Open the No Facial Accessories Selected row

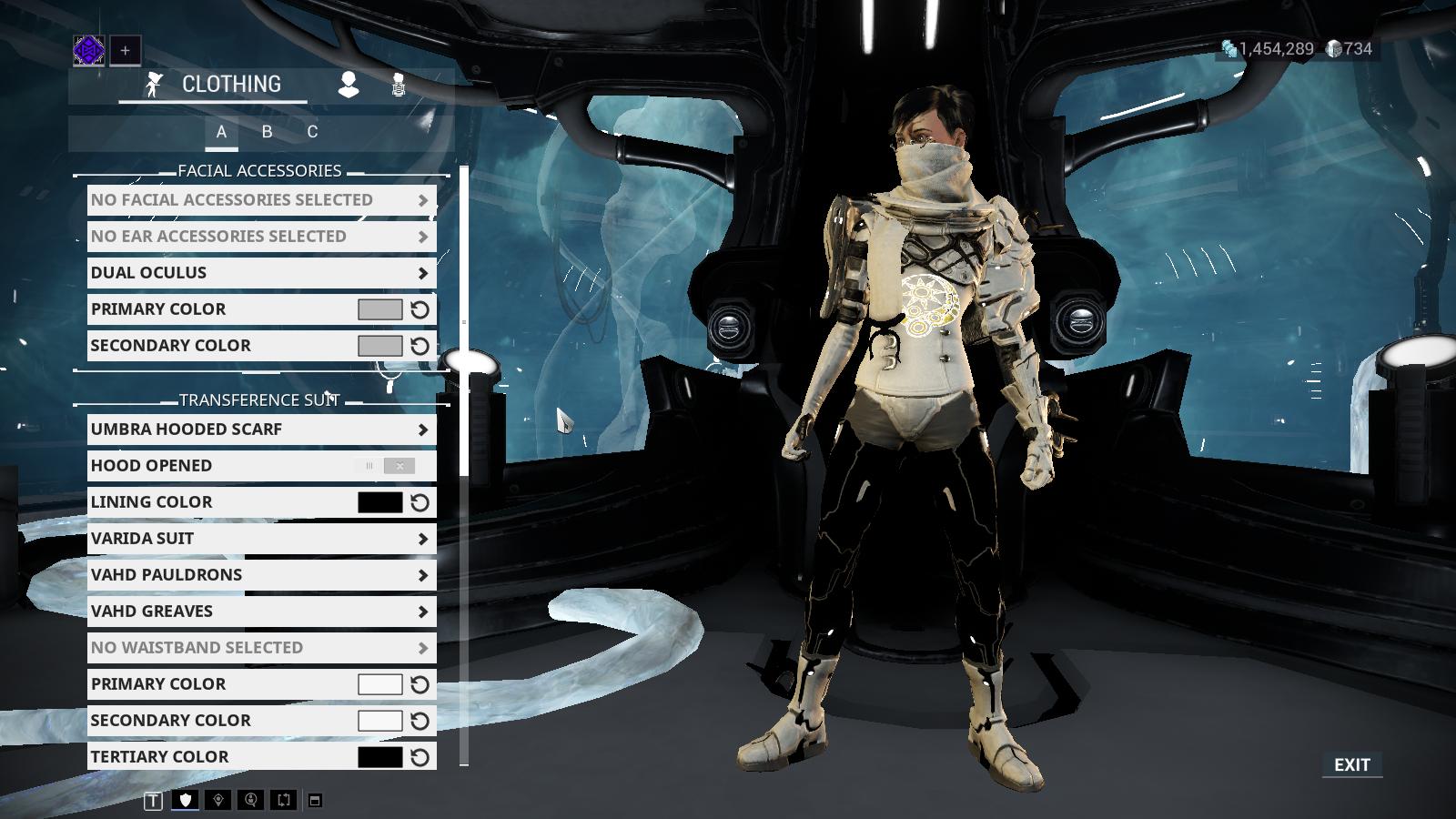pyautogui.click(x=261, y=200)
